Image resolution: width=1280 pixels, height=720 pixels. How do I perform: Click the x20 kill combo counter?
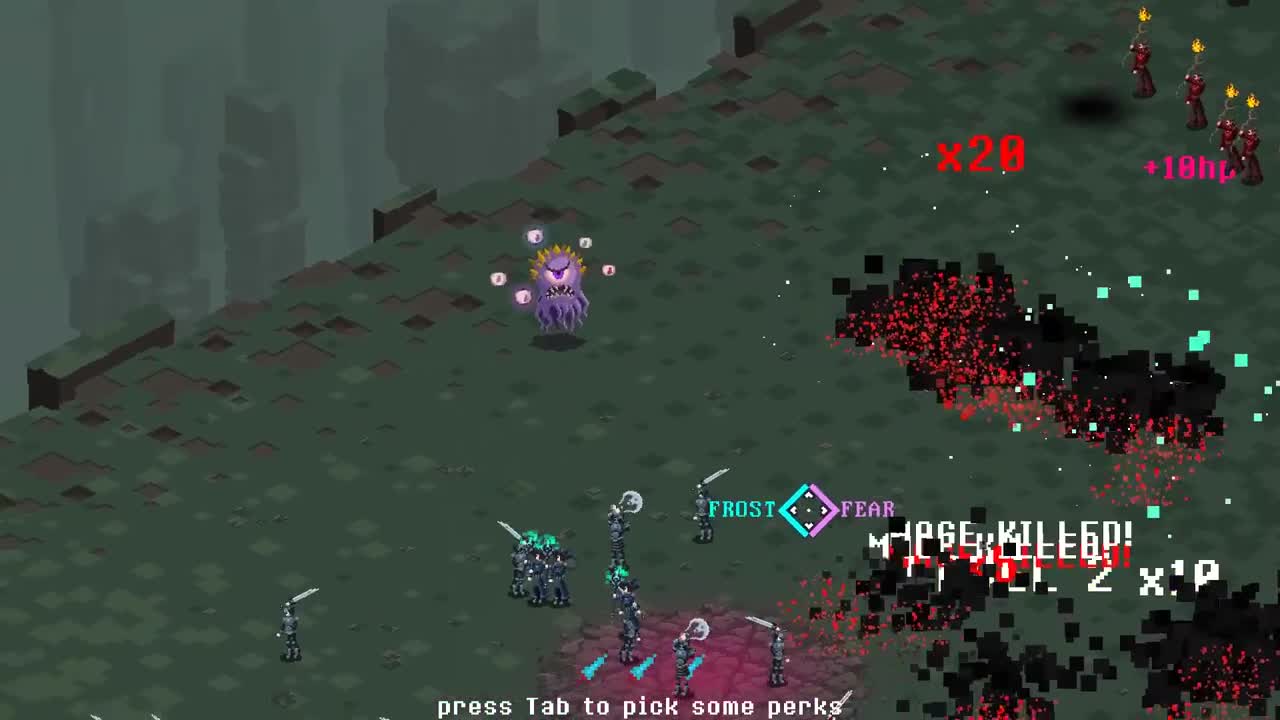click(982, 154)
